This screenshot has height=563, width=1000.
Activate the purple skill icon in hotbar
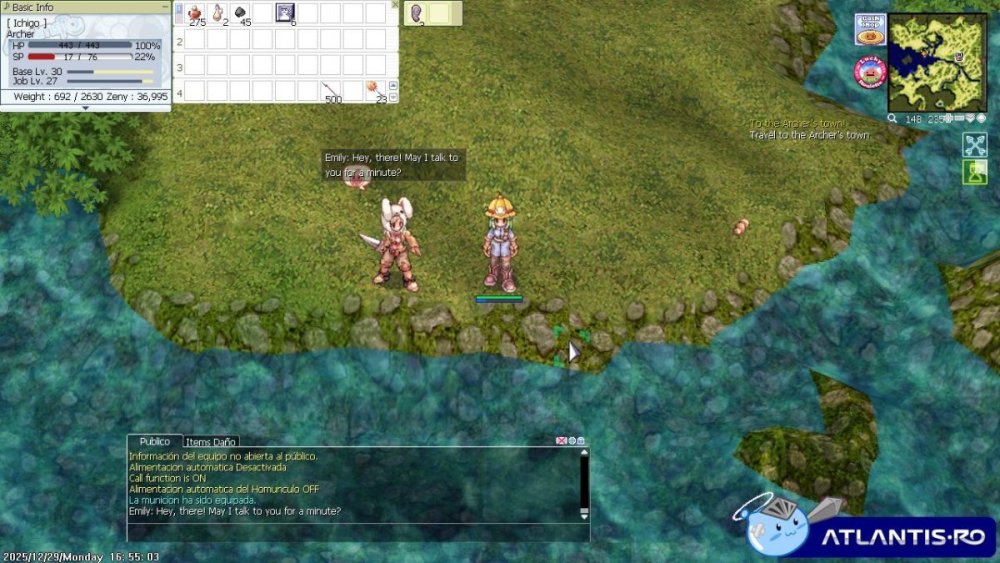click(286, 13)
